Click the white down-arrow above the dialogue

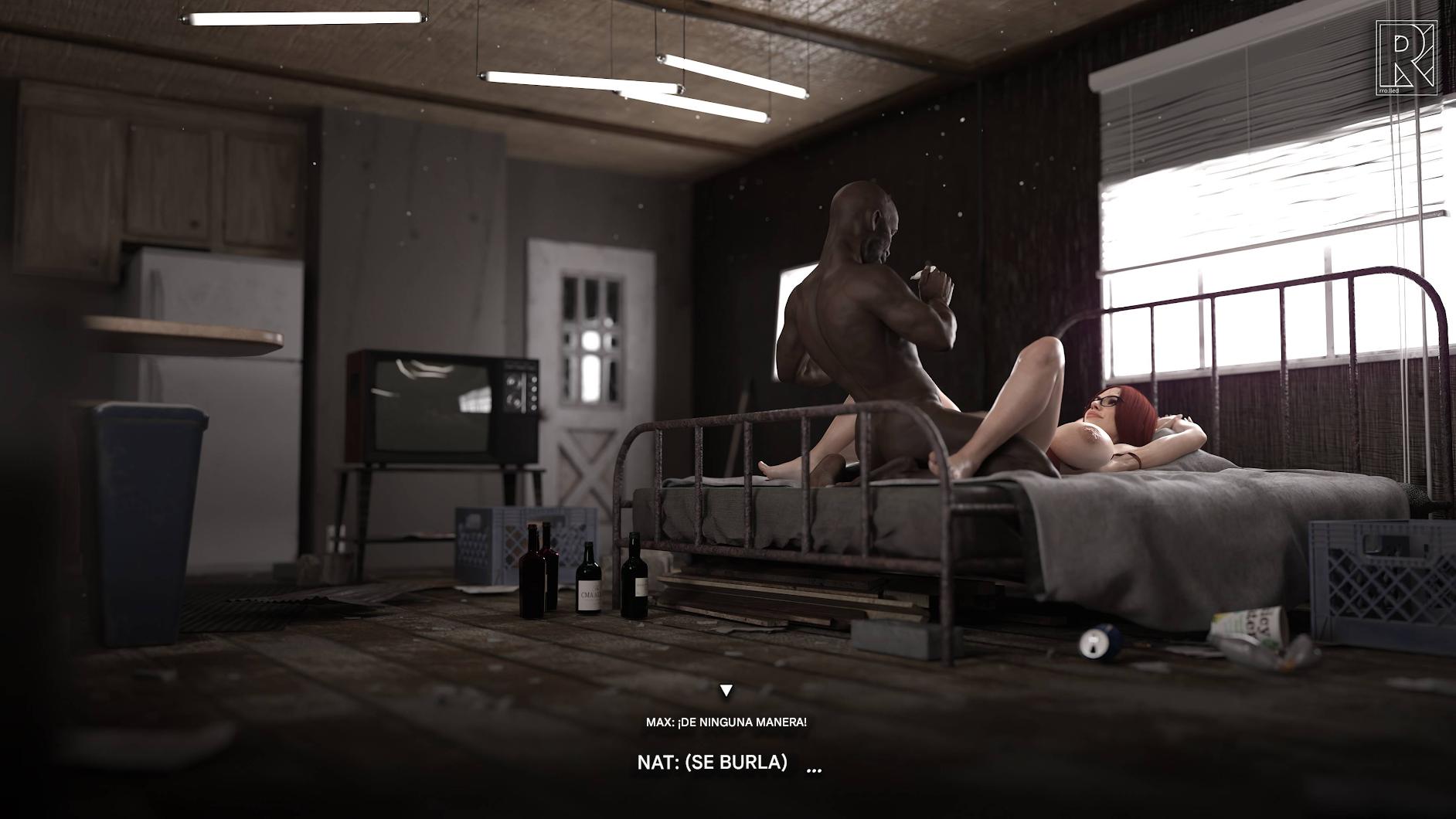tap(726, 690)
